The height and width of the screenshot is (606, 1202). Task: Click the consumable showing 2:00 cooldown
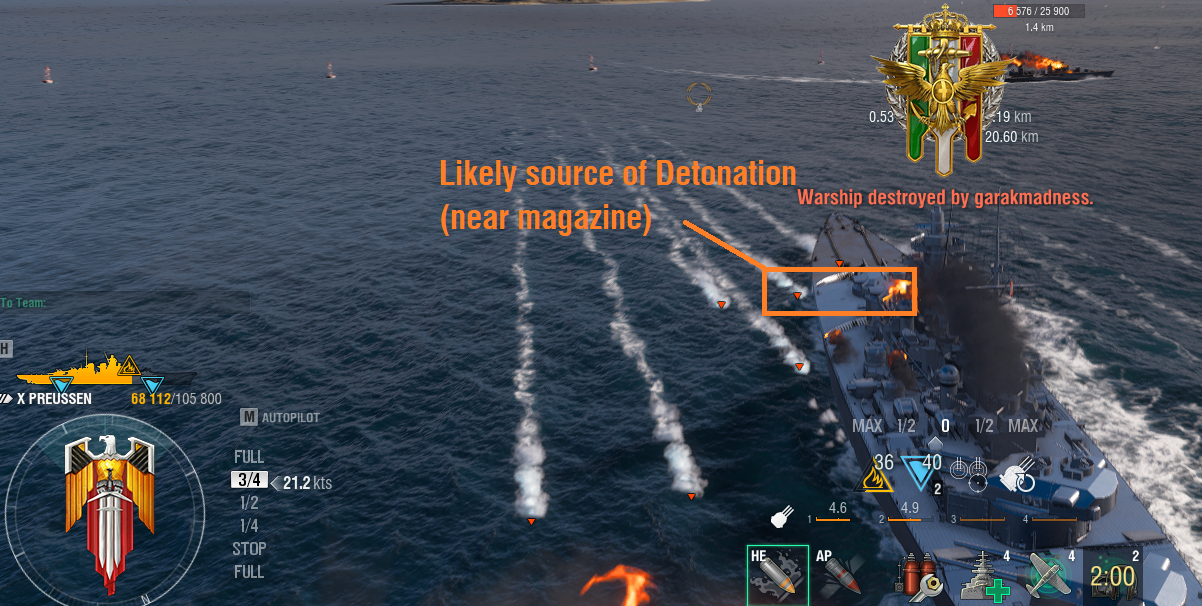[1112, 575]
